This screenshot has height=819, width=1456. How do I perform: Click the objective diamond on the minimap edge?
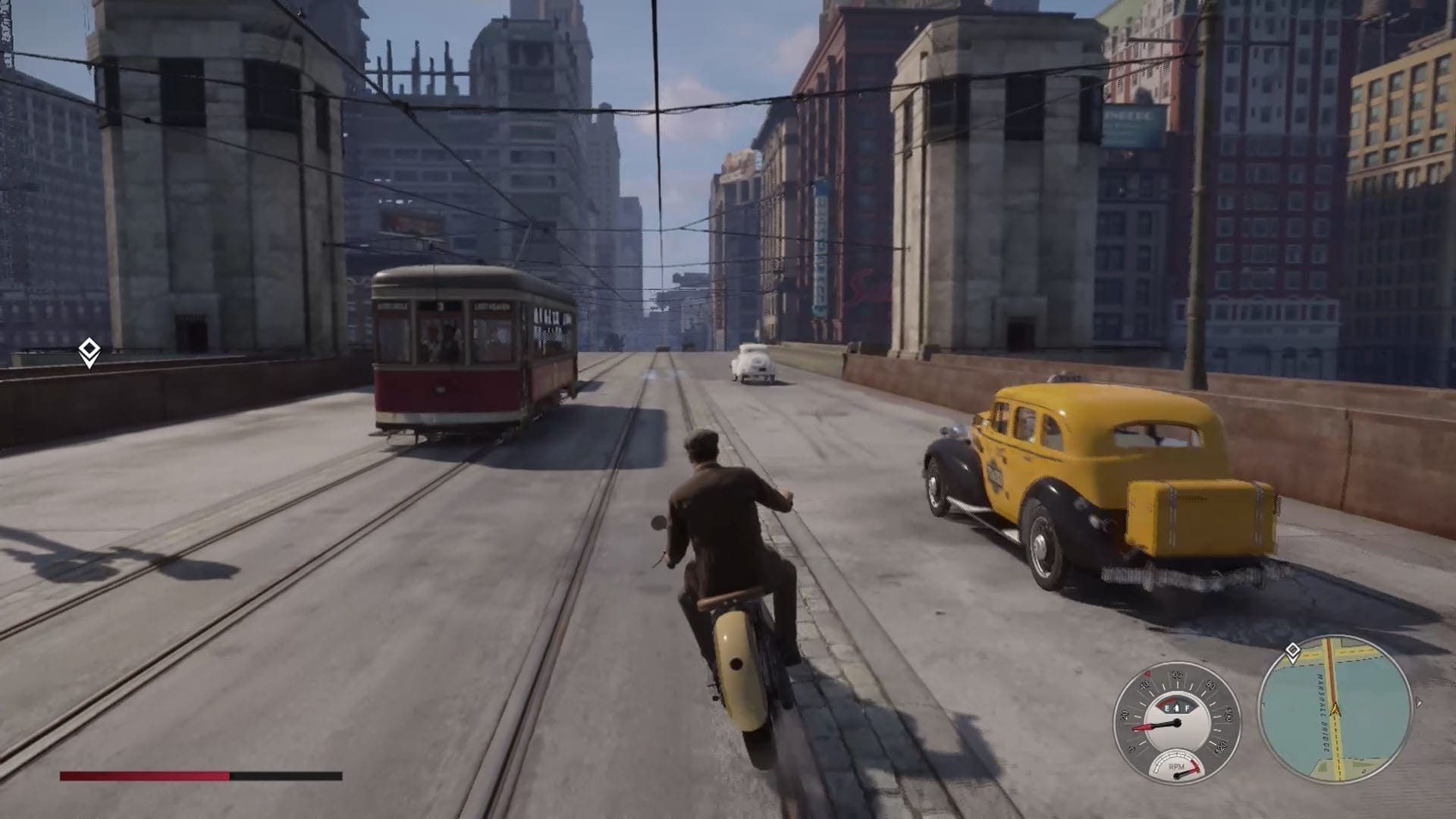click(x=1292, y=651)
